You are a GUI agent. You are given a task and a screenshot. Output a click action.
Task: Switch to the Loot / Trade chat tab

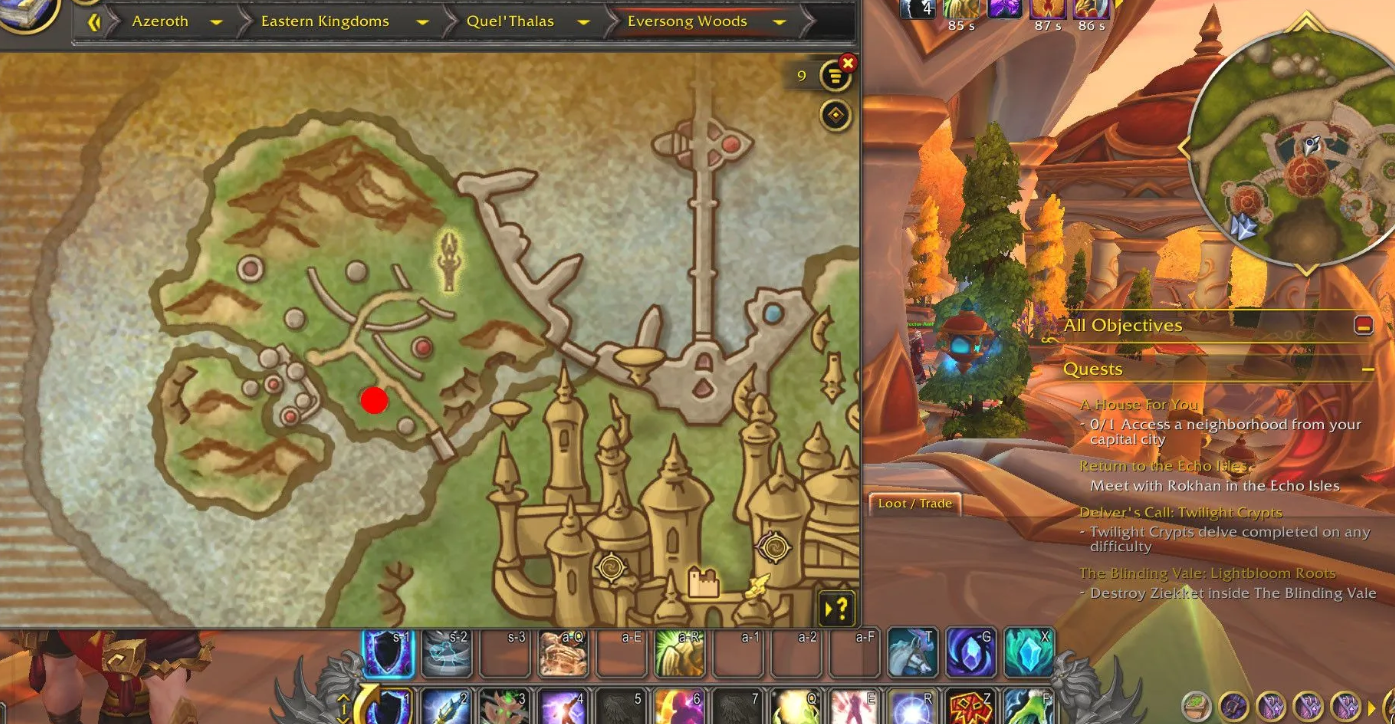[914, 503]
